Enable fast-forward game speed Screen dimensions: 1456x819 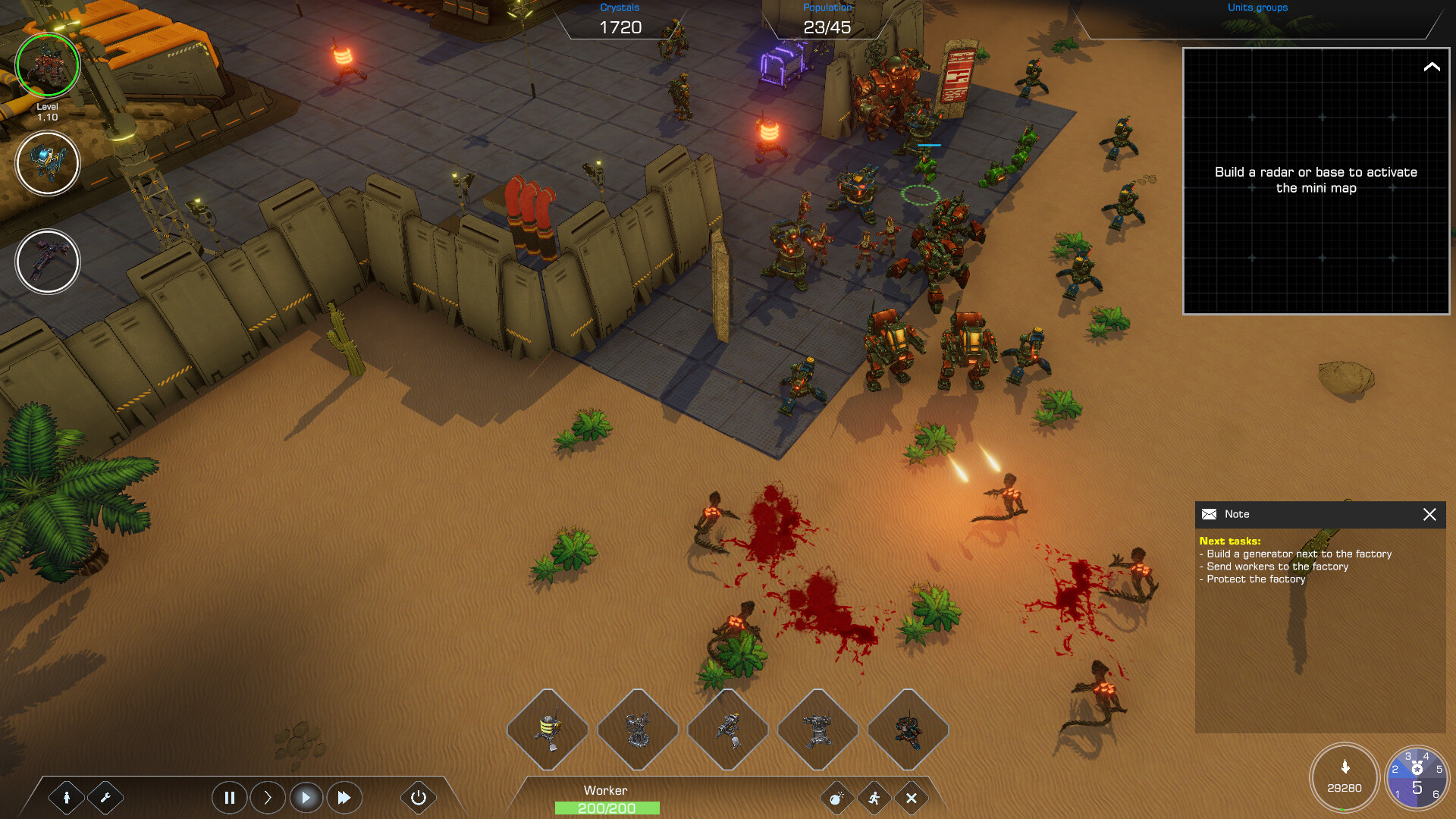[344, 797]
